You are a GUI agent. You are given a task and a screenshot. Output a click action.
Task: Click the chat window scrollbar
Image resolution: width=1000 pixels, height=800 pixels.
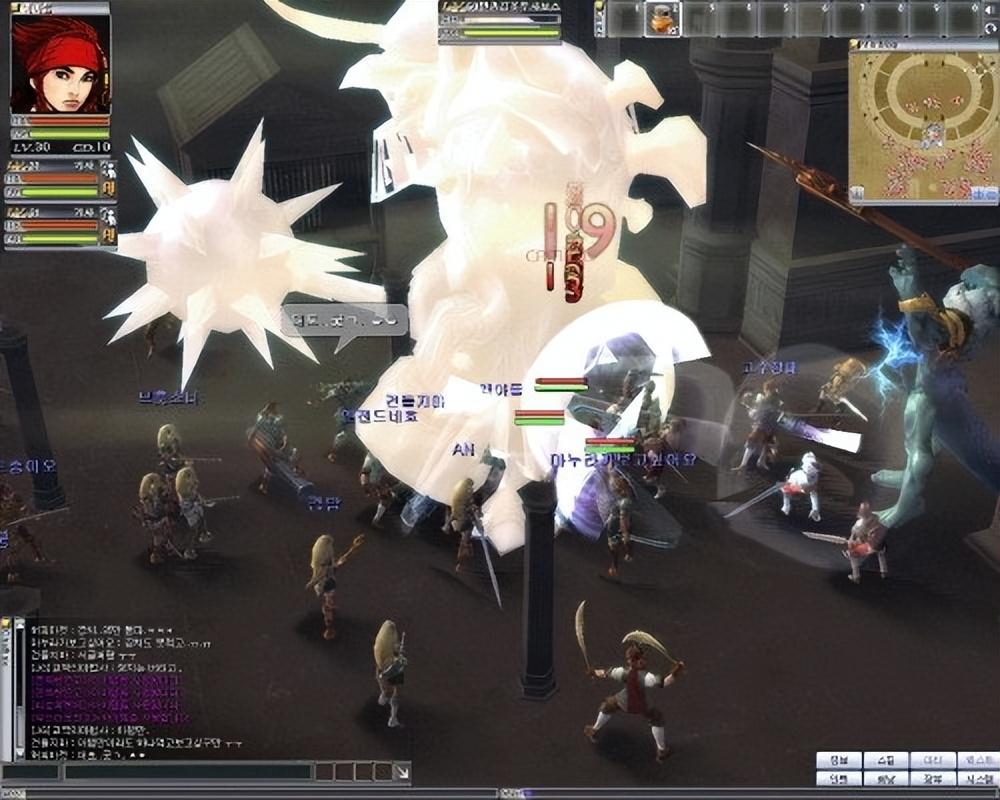tap(17, 690)
